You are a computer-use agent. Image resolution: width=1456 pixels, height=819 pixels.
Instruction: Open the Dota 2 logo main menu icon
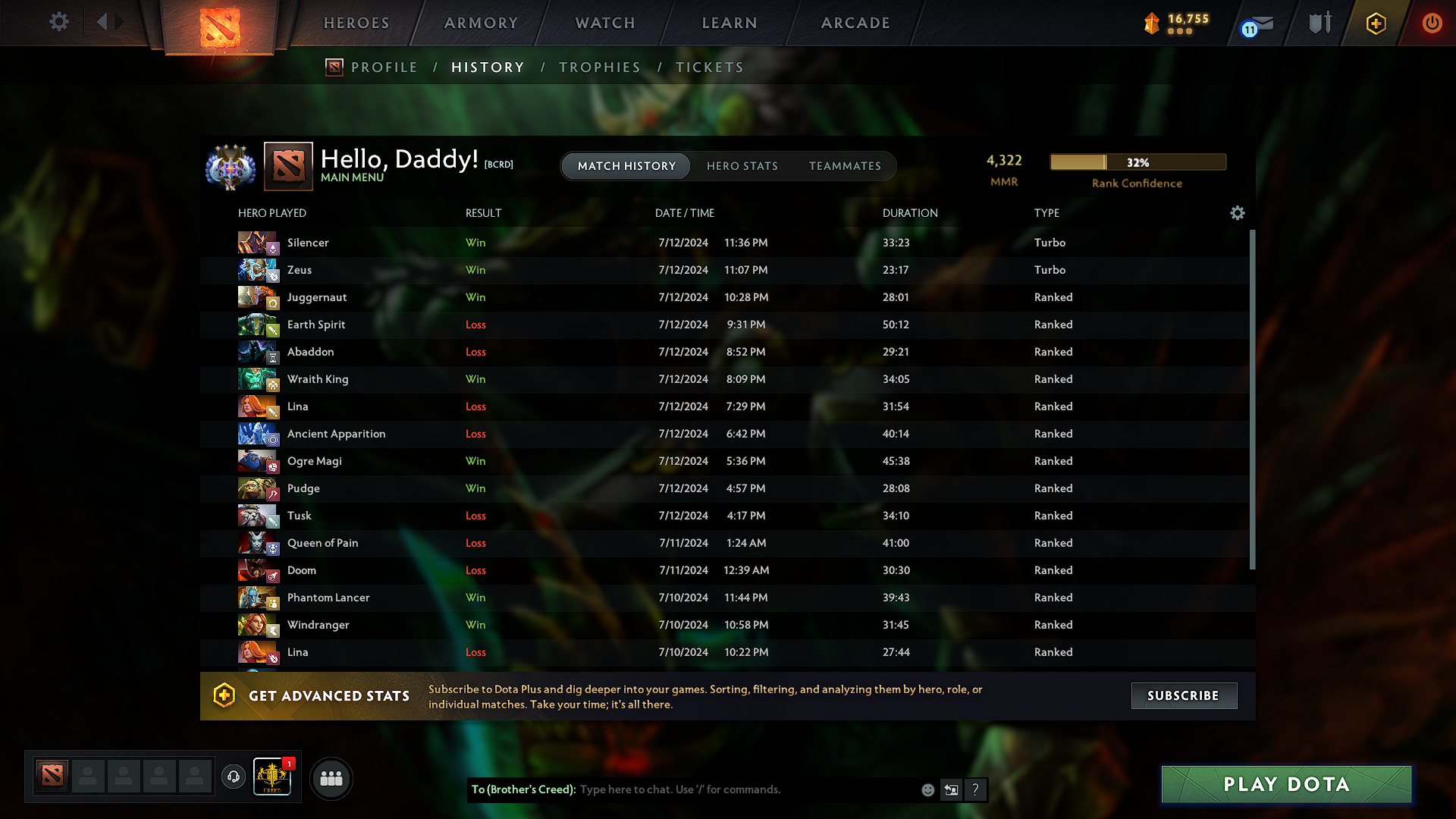(x=220, y=25)
